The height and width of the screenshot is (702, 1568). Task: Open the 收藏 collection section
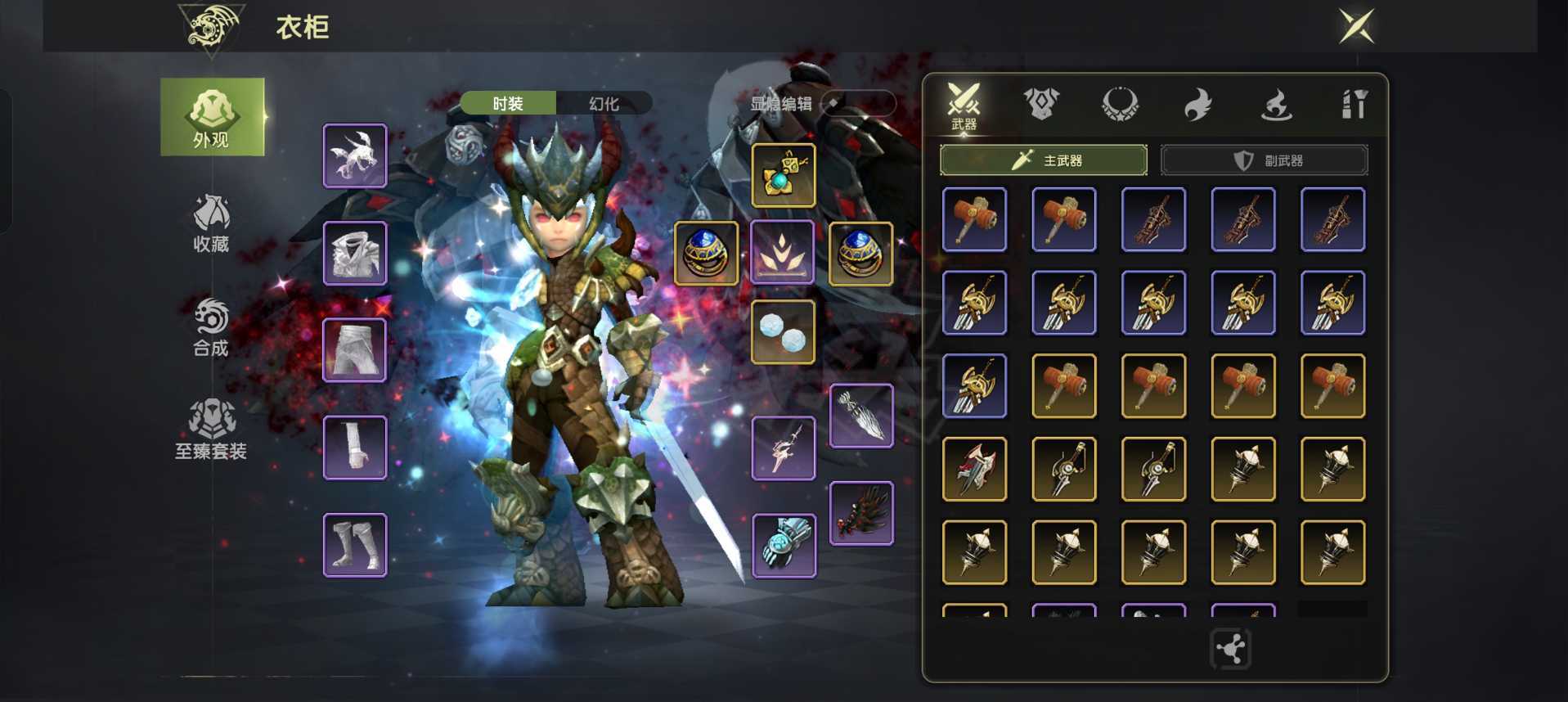coord(211,223)
